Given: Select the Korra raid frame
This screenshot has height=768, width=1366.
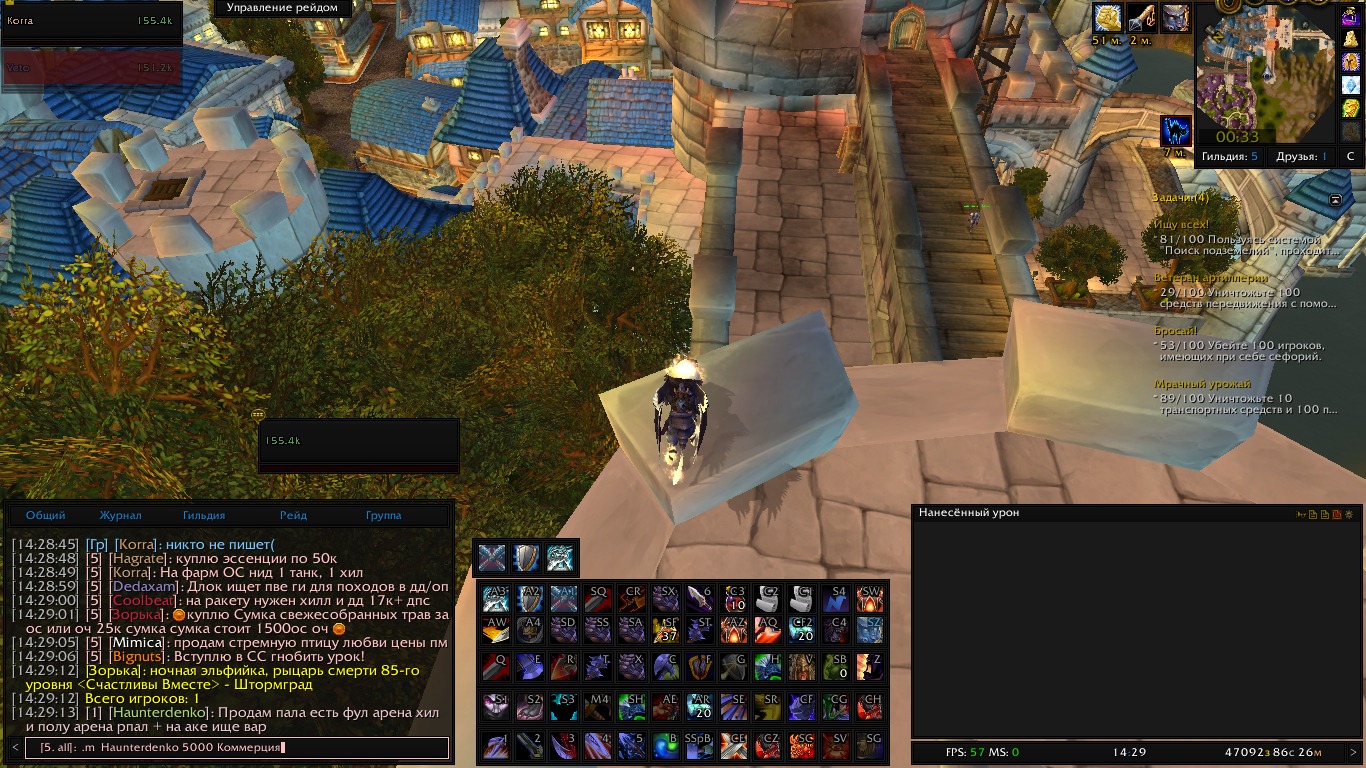Looking at the screenshot, I should [91, 21].
